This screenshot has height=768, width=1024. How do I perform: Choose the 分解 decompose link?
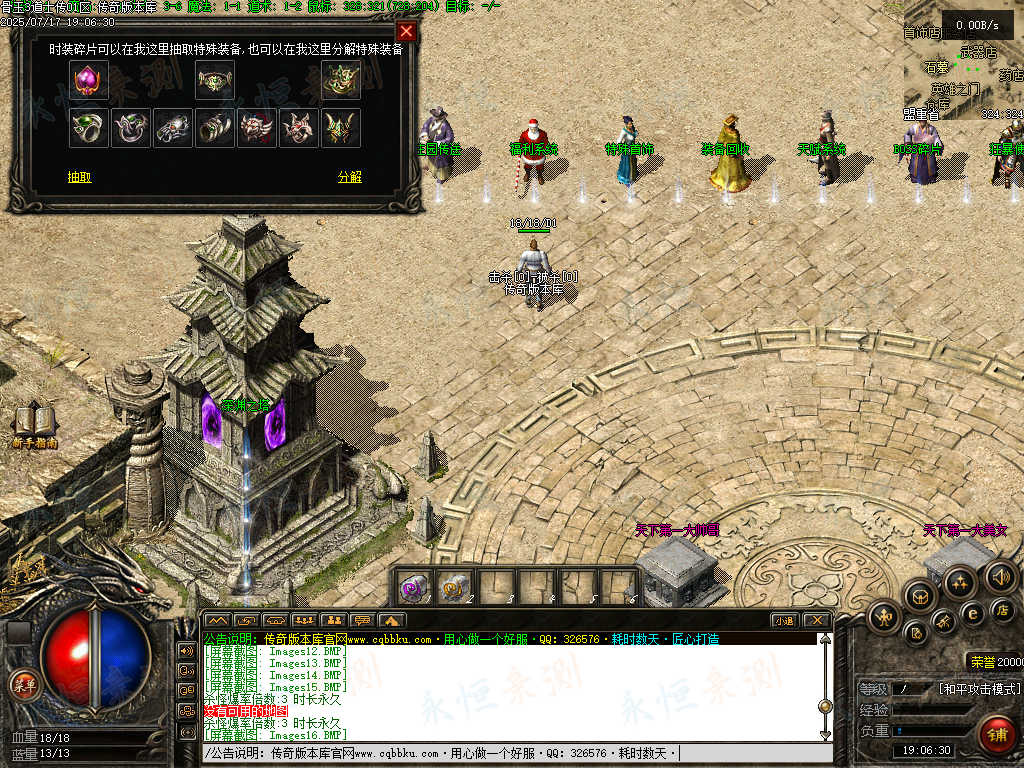pyautogui.click(x=349, y=177)
